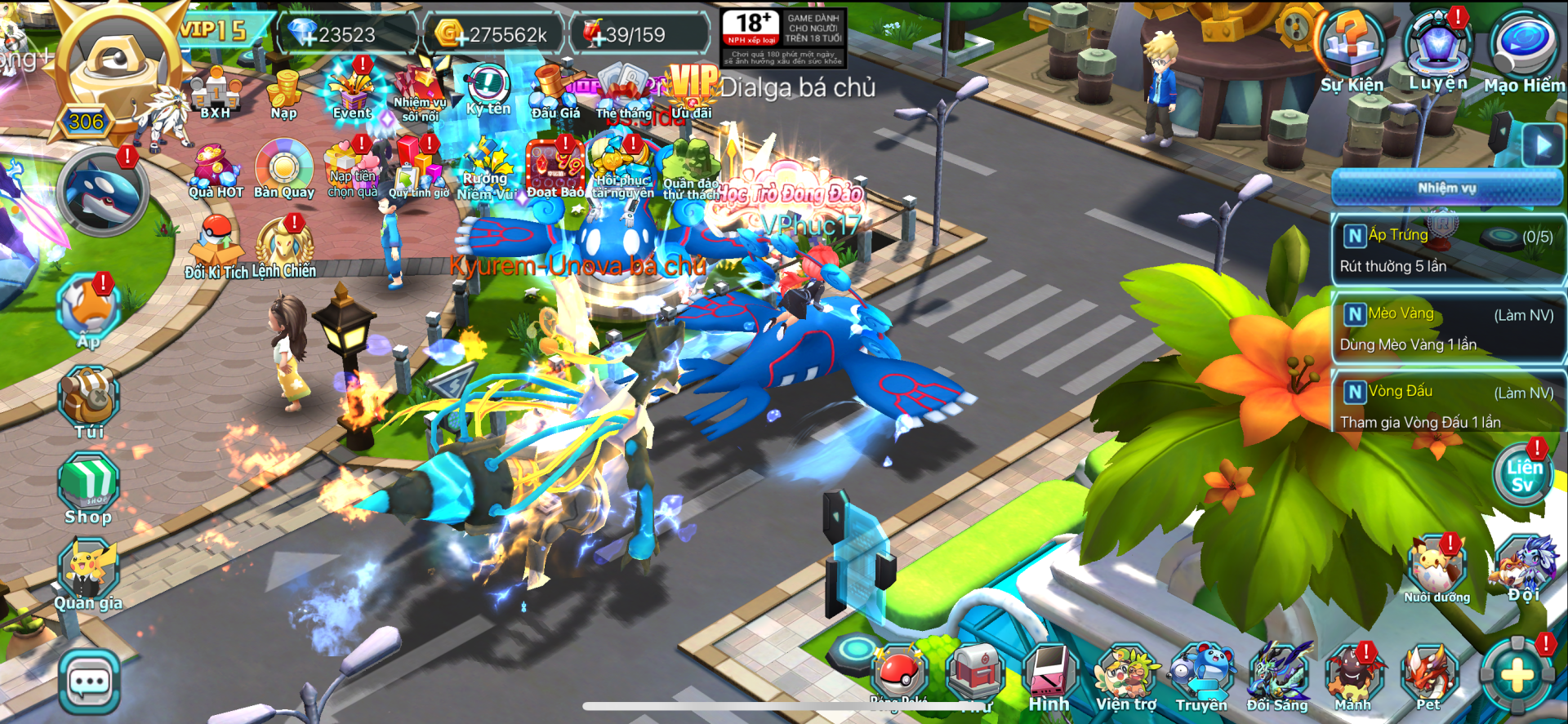Image resolution: width=1568 pixels, height=724 pixels.
Task: Open the Nuôi dưỡng nurture icon
Action: point(1437,569)
